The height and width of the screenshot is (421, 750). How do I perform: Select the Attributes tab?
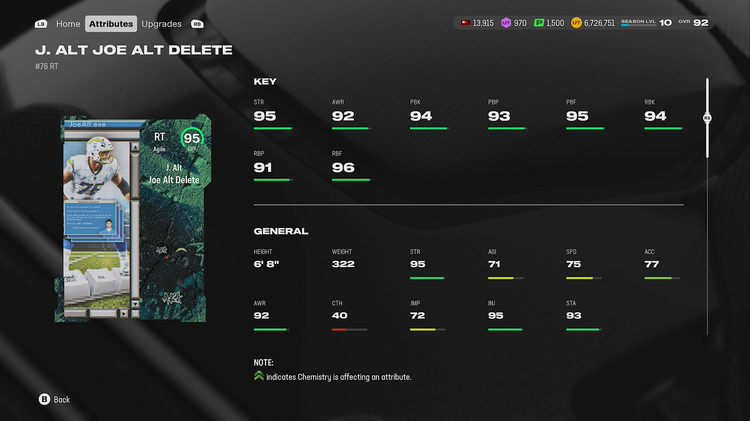click(x=110, y=23)
